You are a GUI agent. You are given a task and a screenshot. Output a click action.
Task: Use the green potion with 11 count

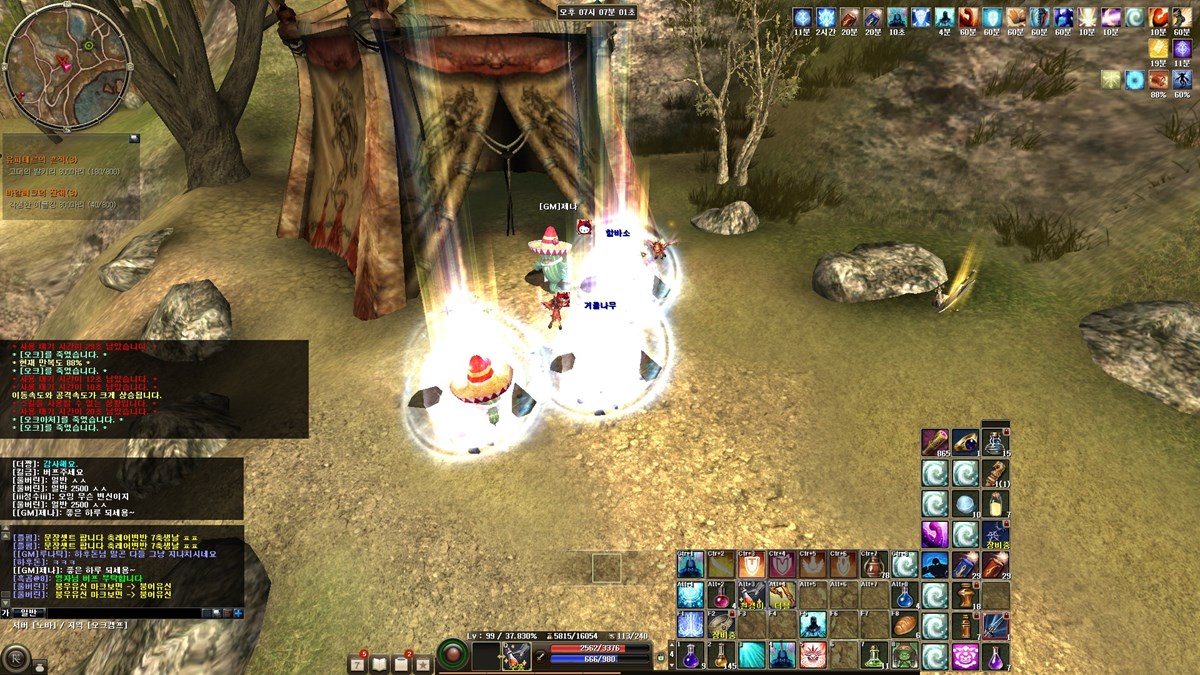(874, 656)
